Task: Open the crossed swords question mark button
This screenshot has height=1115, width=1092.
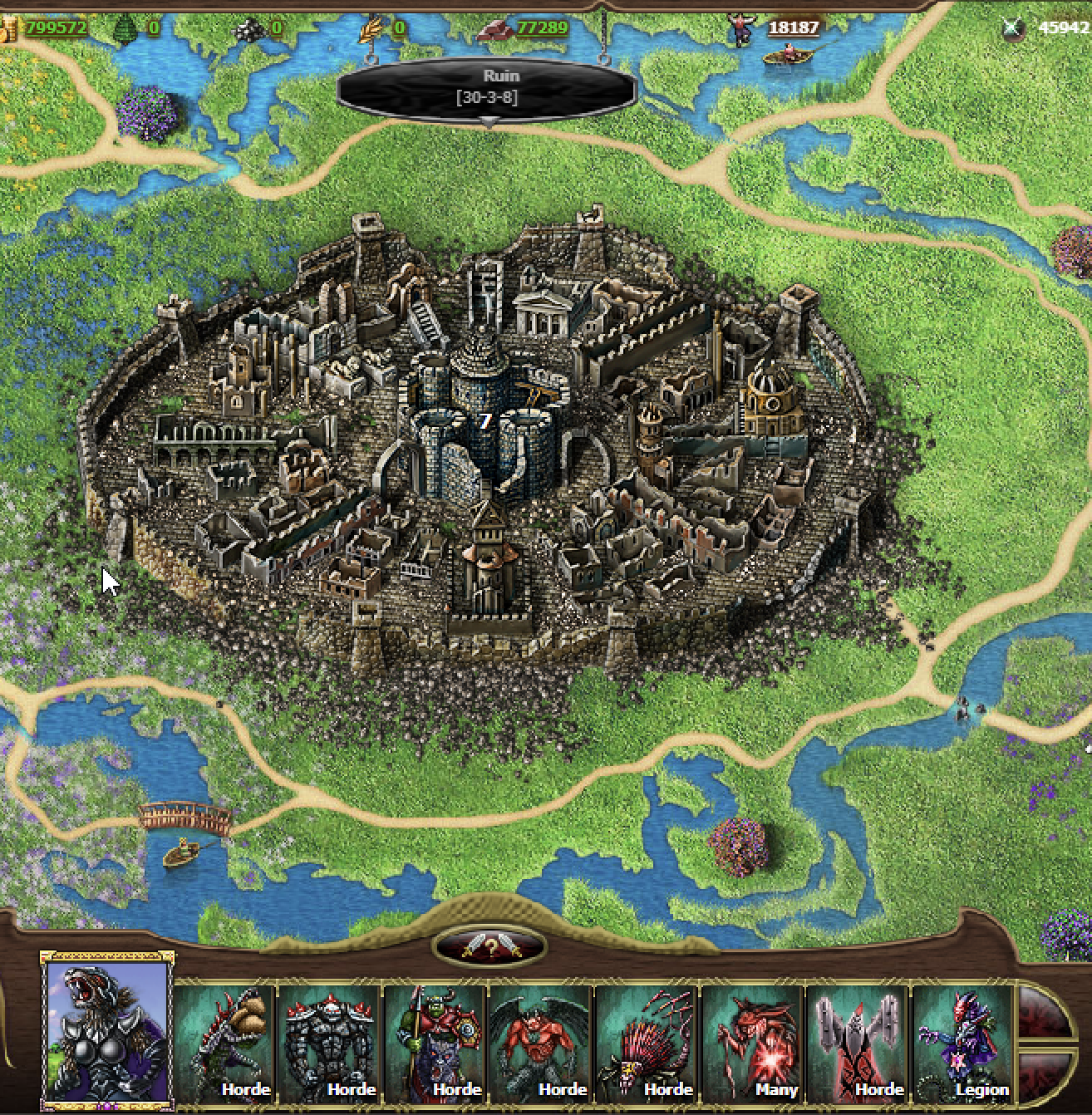Action: click(x=491, y=947)
